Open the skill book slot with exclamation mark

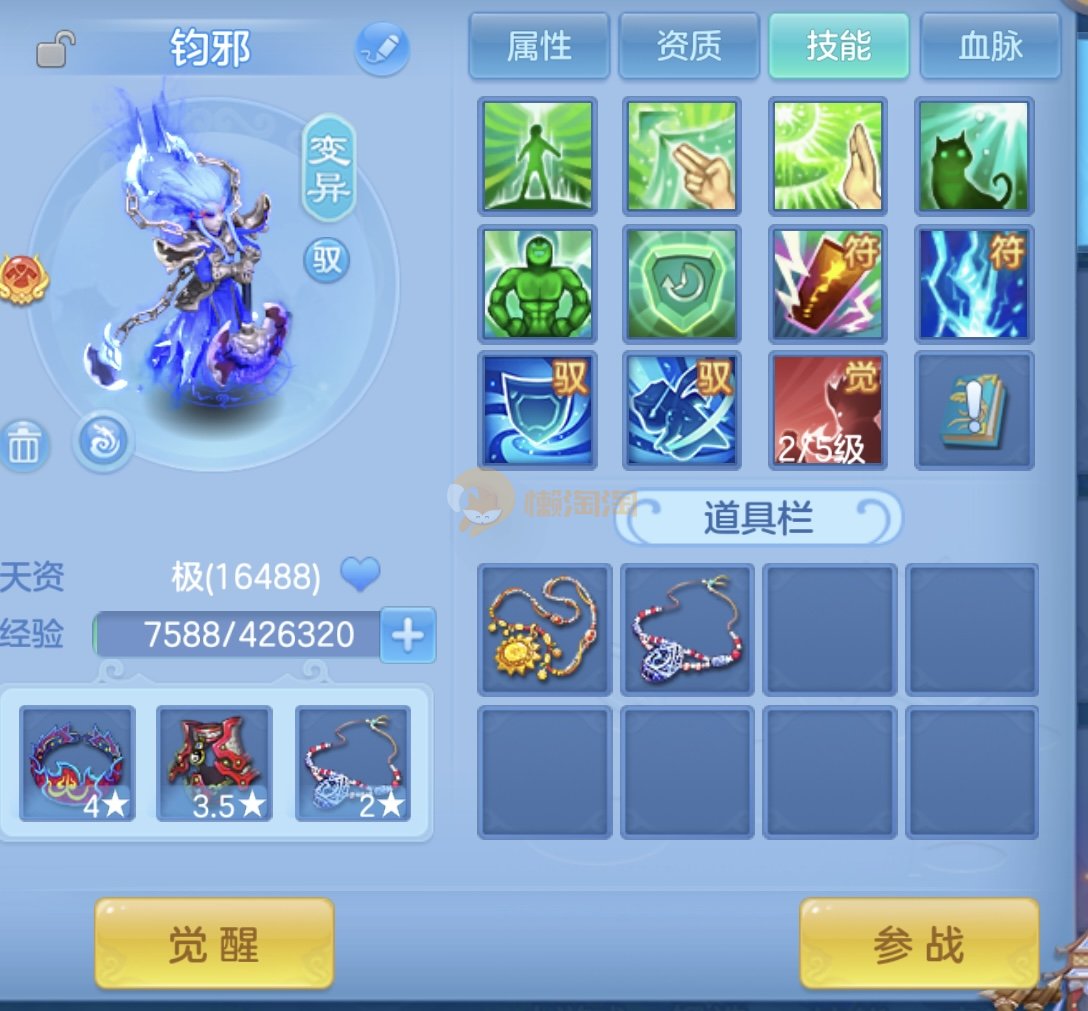(x=974, y=410)
